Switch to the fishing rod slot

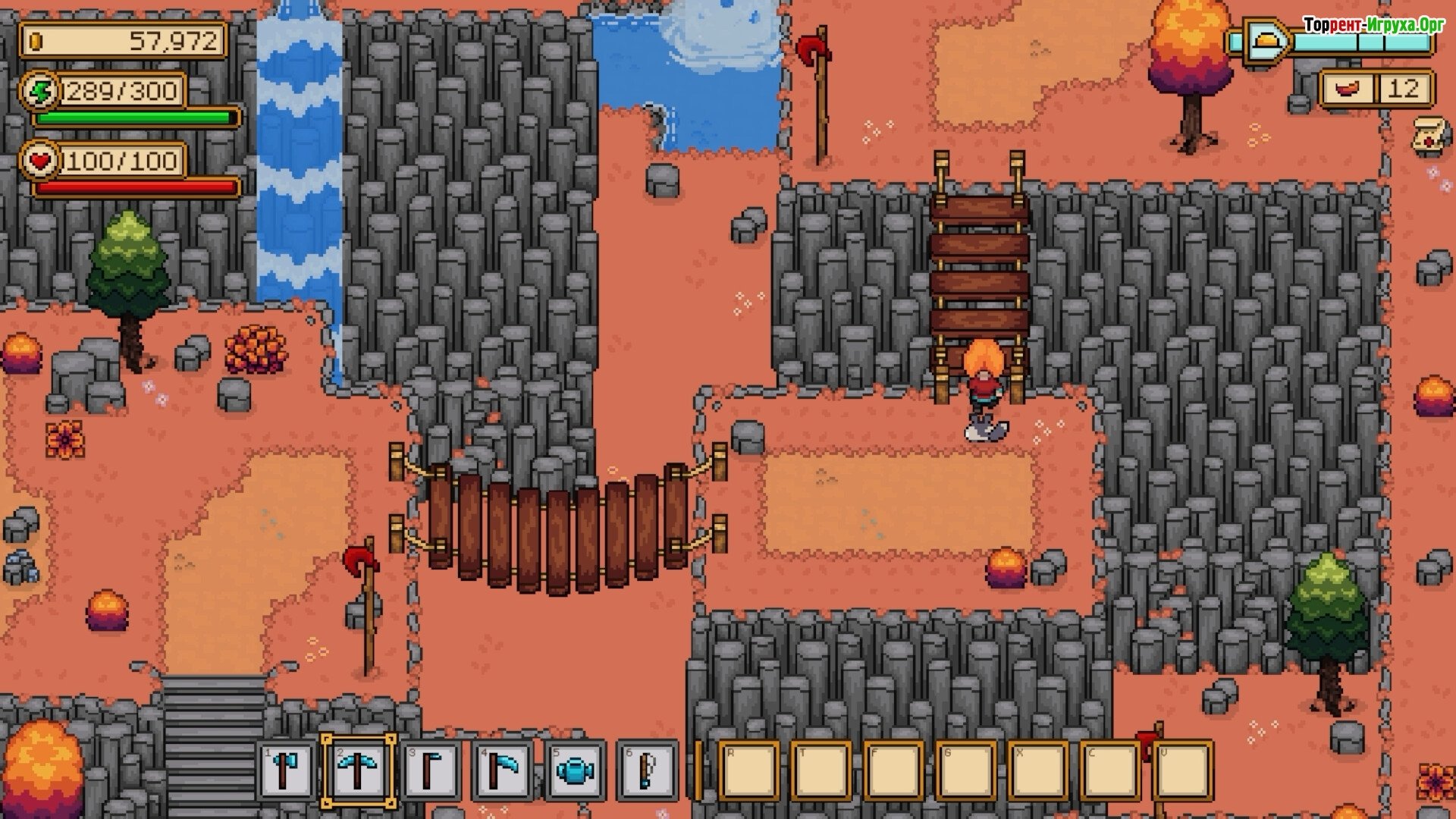(x=647, y=771)
